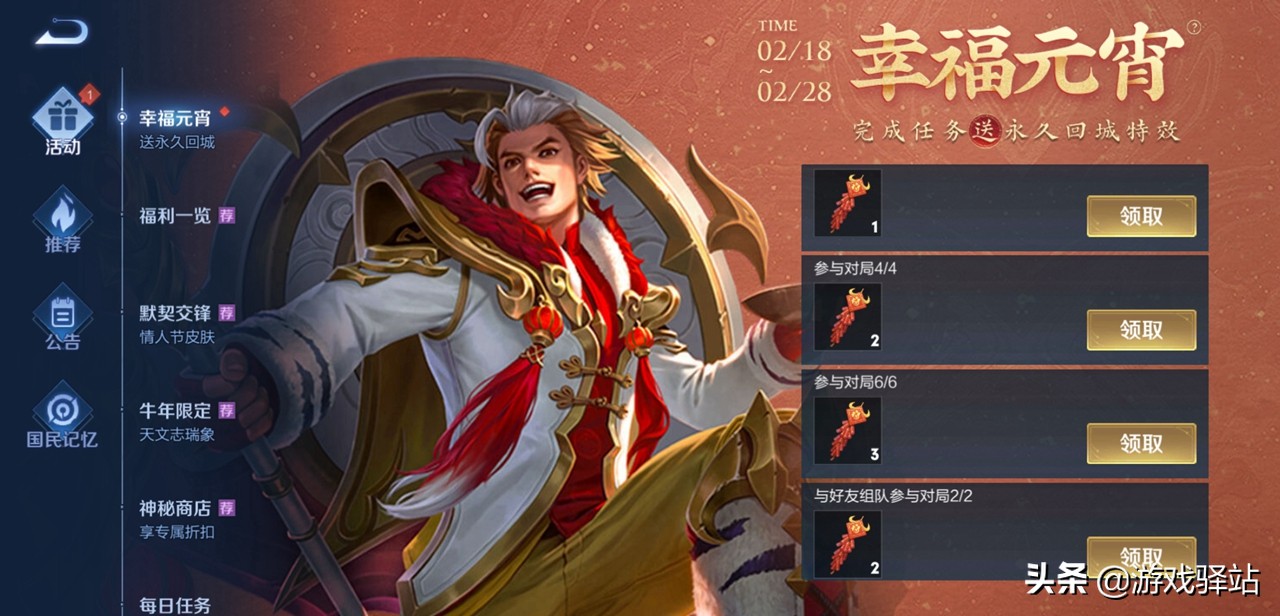Inspect firecracker reward in 参与对局6/6 row

coord(847,430)
